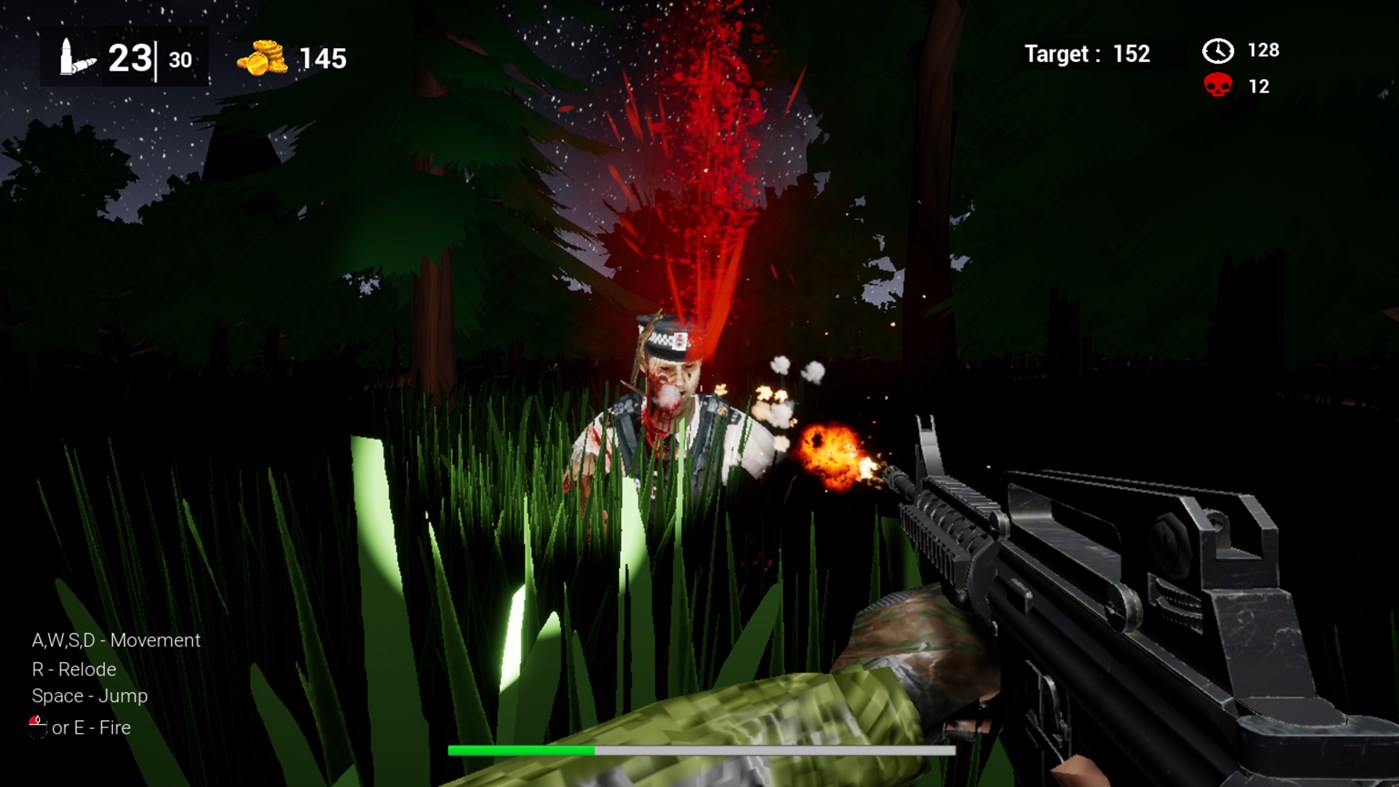
Task: Click the Target : 152 objective label
Action: coord(1085,54)
